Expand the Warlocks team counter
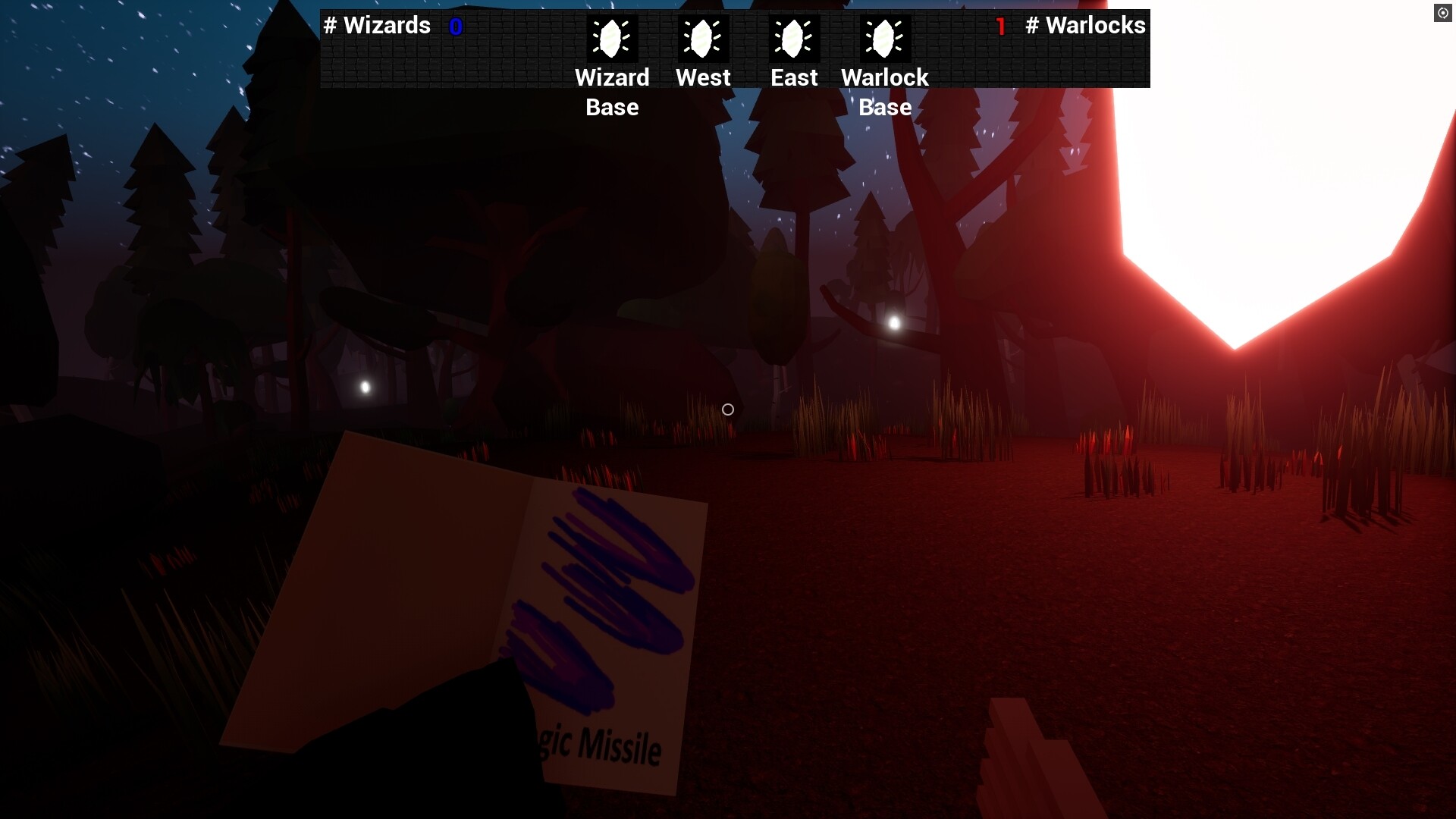Screen dimensions: 1456x819 1075,26
